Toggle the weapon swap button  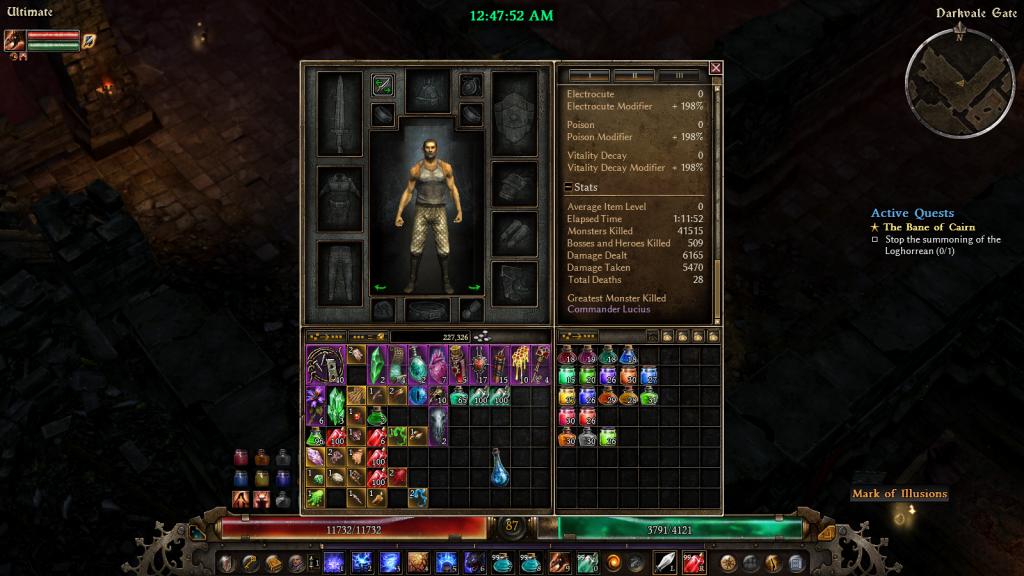382,85
